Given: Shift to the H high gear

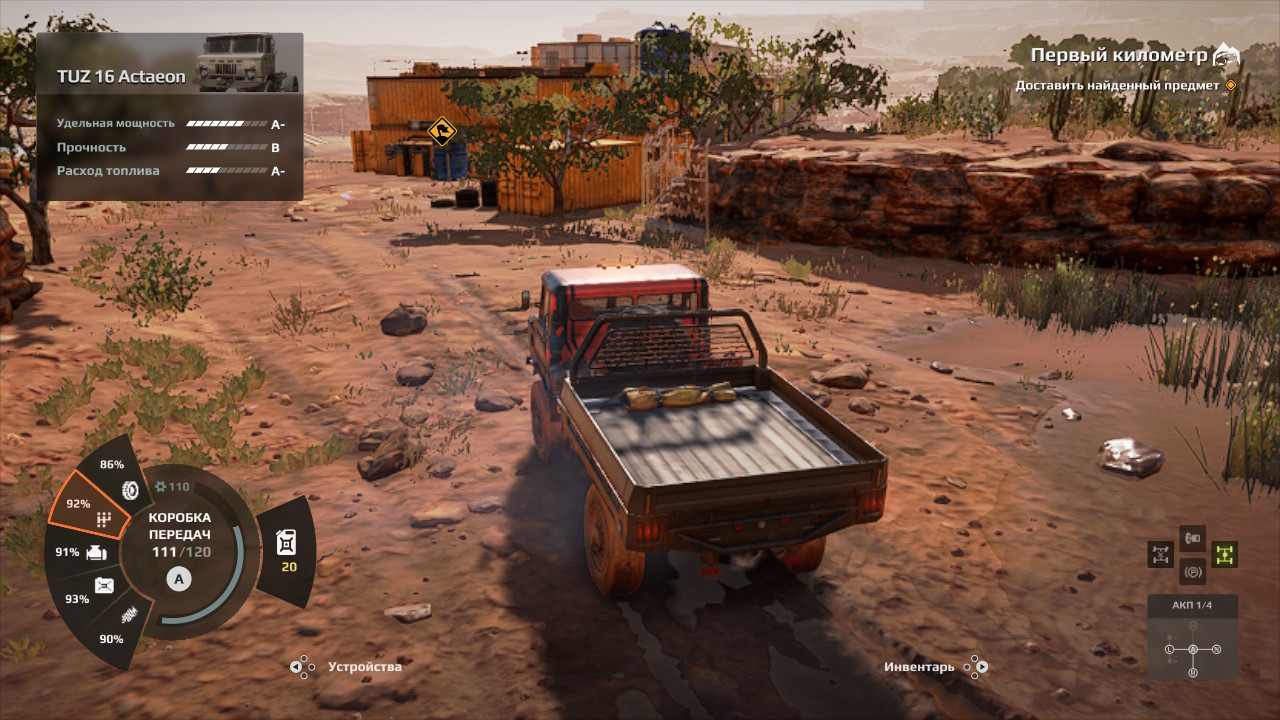Looking at the screenshot, I should 1192,627.
